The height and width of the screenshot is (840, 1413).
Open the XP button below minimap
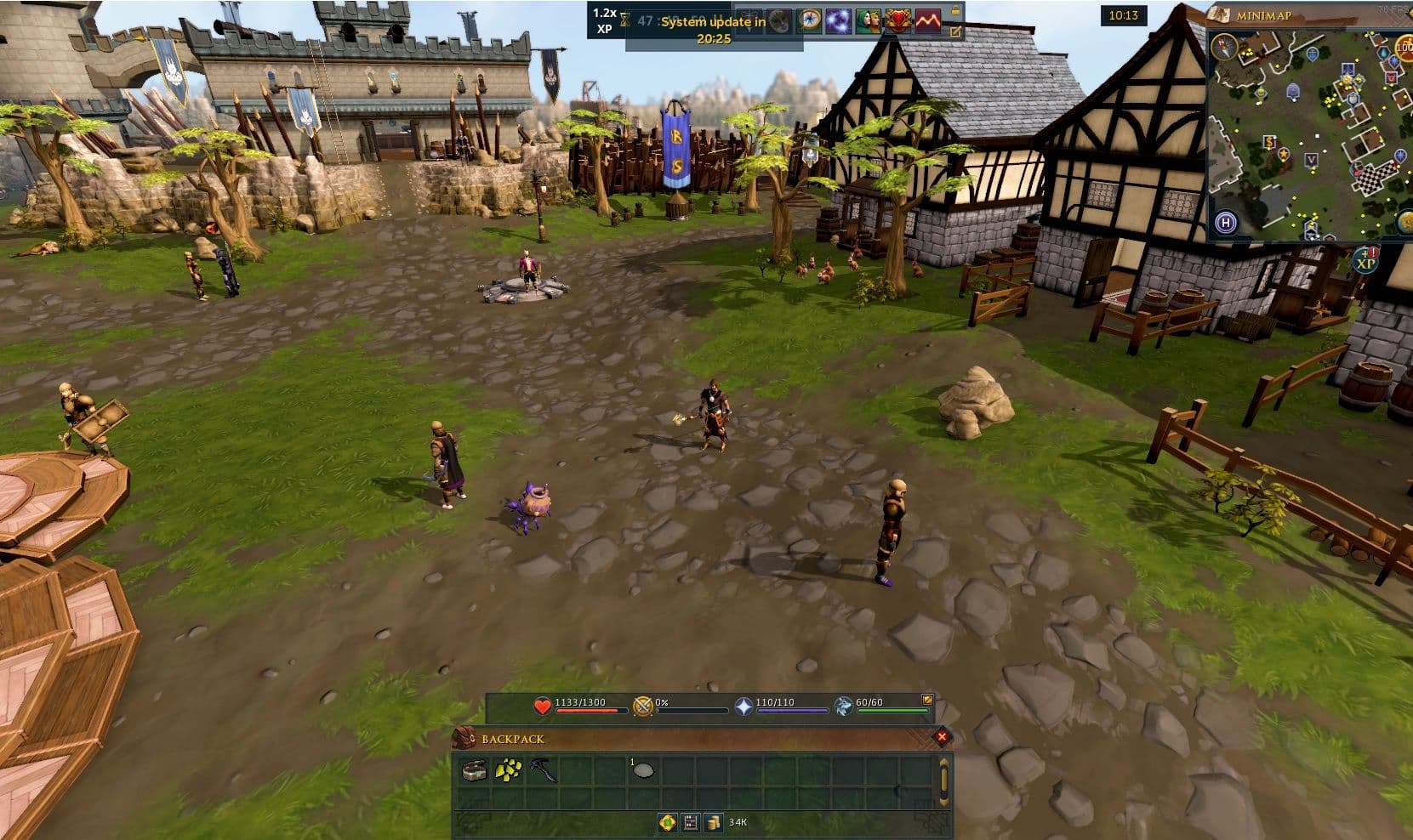pos(1365,260)
